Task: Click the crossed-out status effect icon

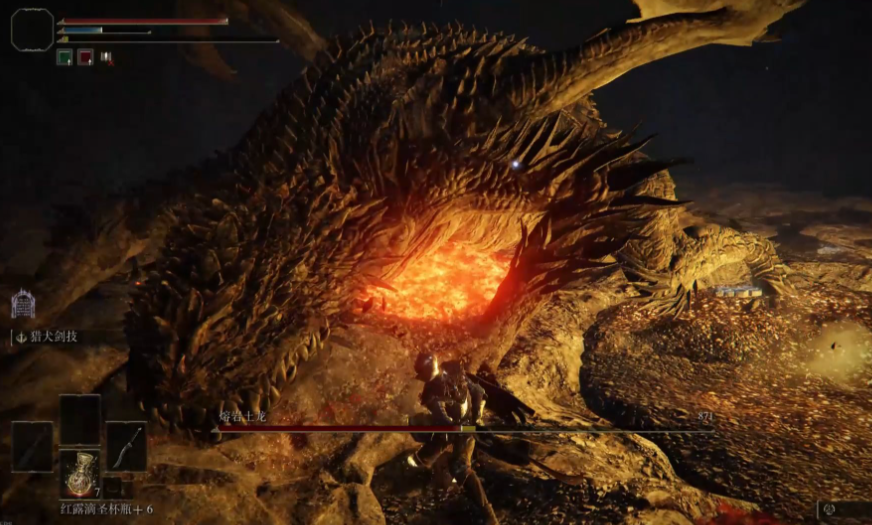Action: pos(106,58)
